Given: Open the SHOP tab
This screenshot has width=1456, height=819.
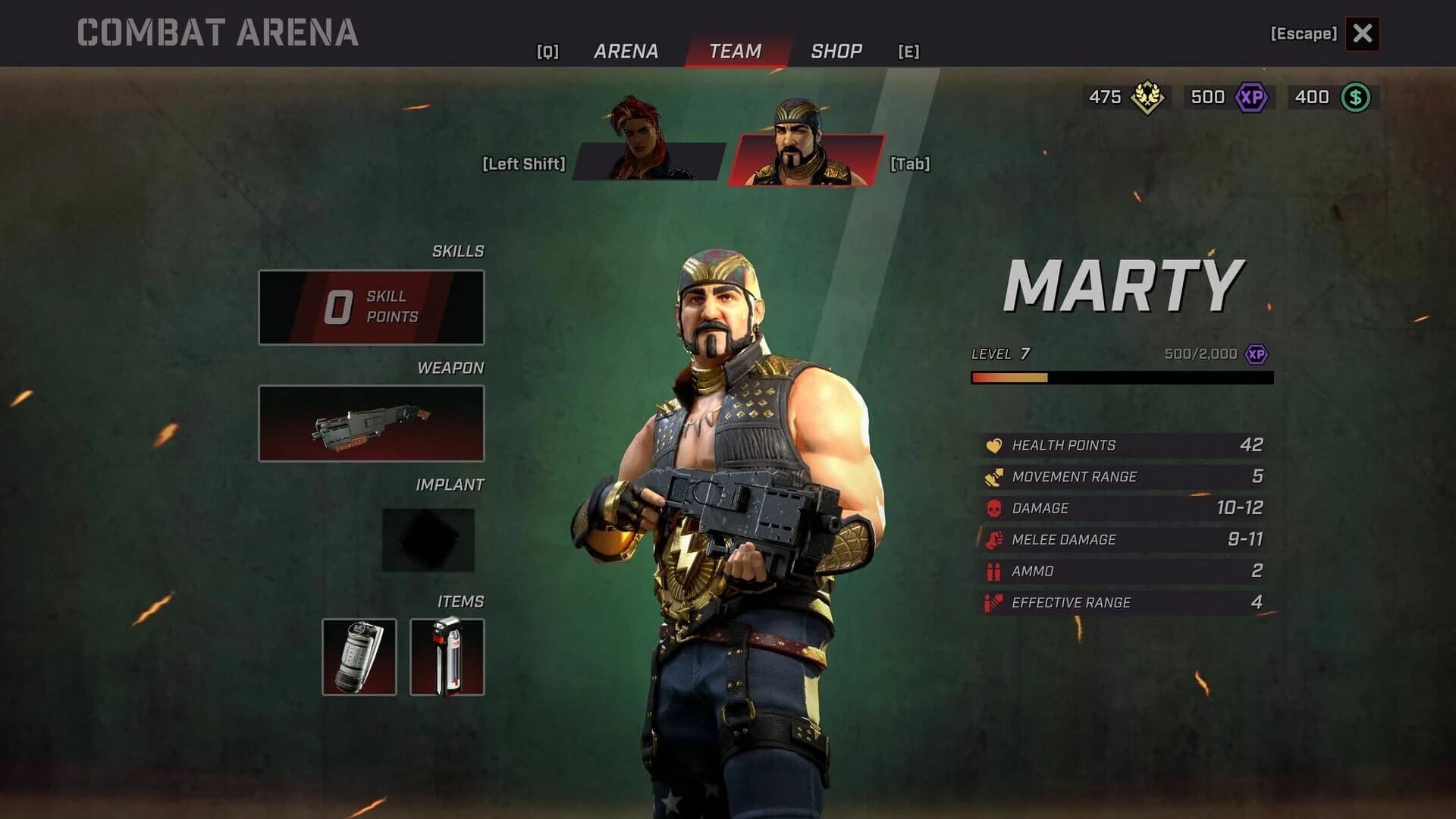Looking at the screenshot, I should [x=836, y=51].
